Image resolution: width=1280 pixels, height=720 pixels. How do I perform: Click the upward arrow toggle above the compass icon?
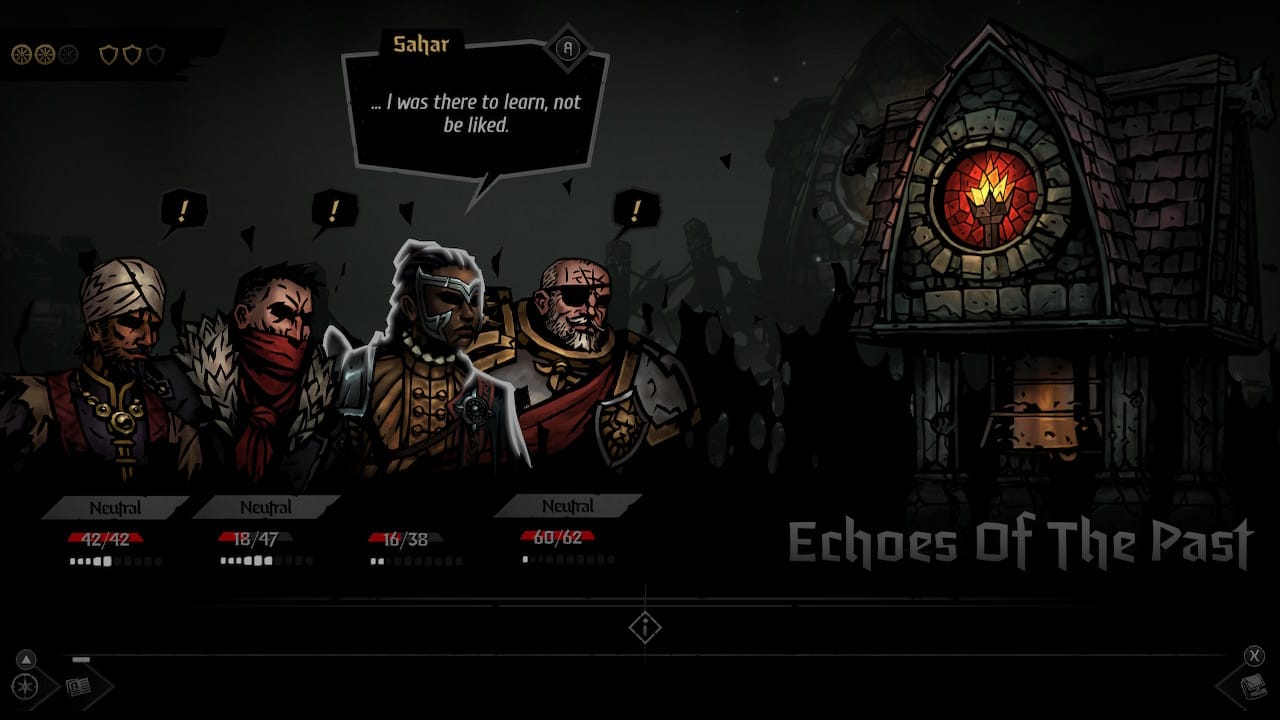coord(26,659)
